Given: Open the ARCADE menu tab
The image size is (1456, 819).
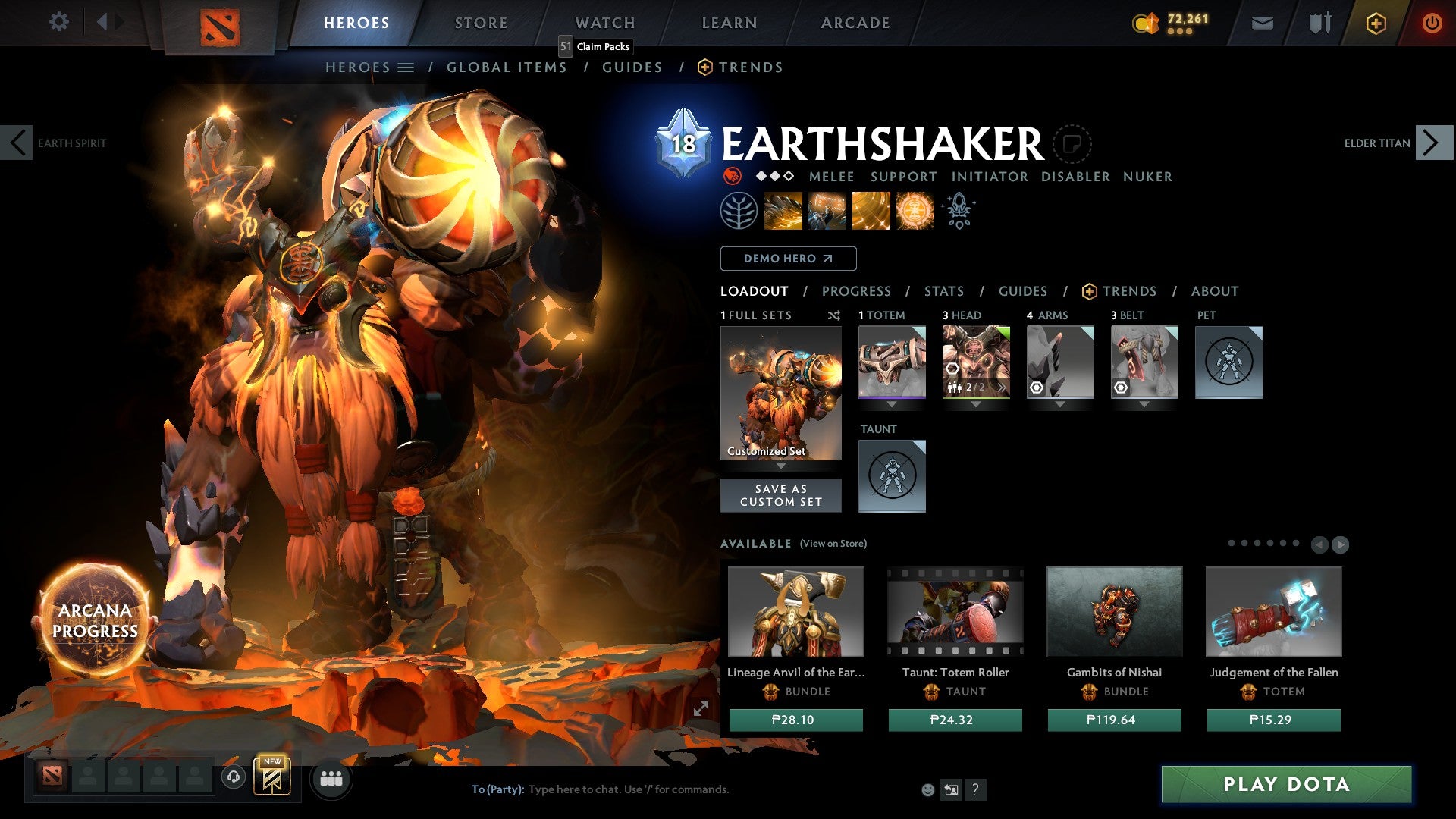Looking at the screenshot, I should point(855,23).
